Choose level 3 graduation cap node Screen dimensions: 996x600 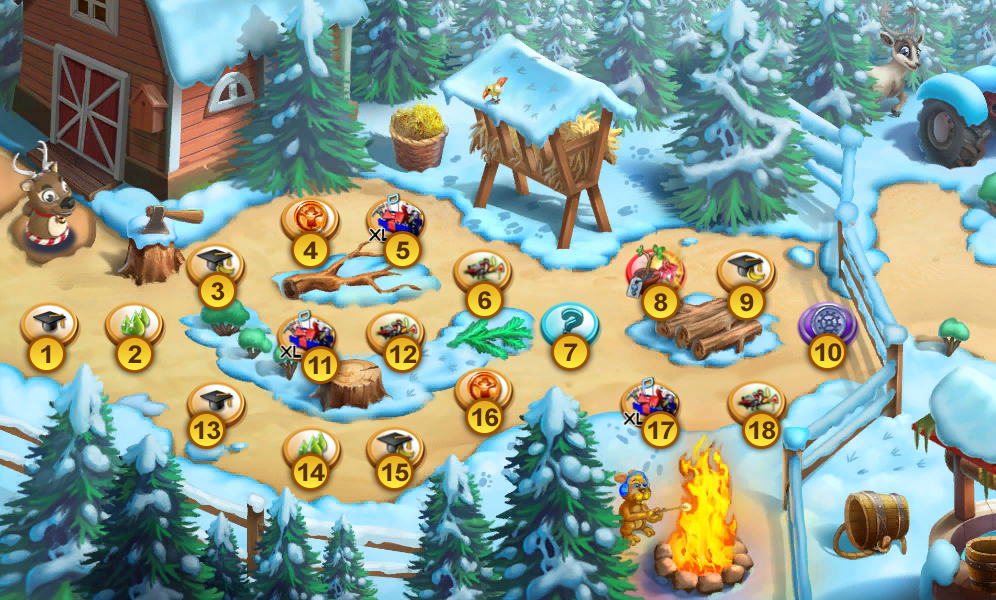[x=216, y=266]
